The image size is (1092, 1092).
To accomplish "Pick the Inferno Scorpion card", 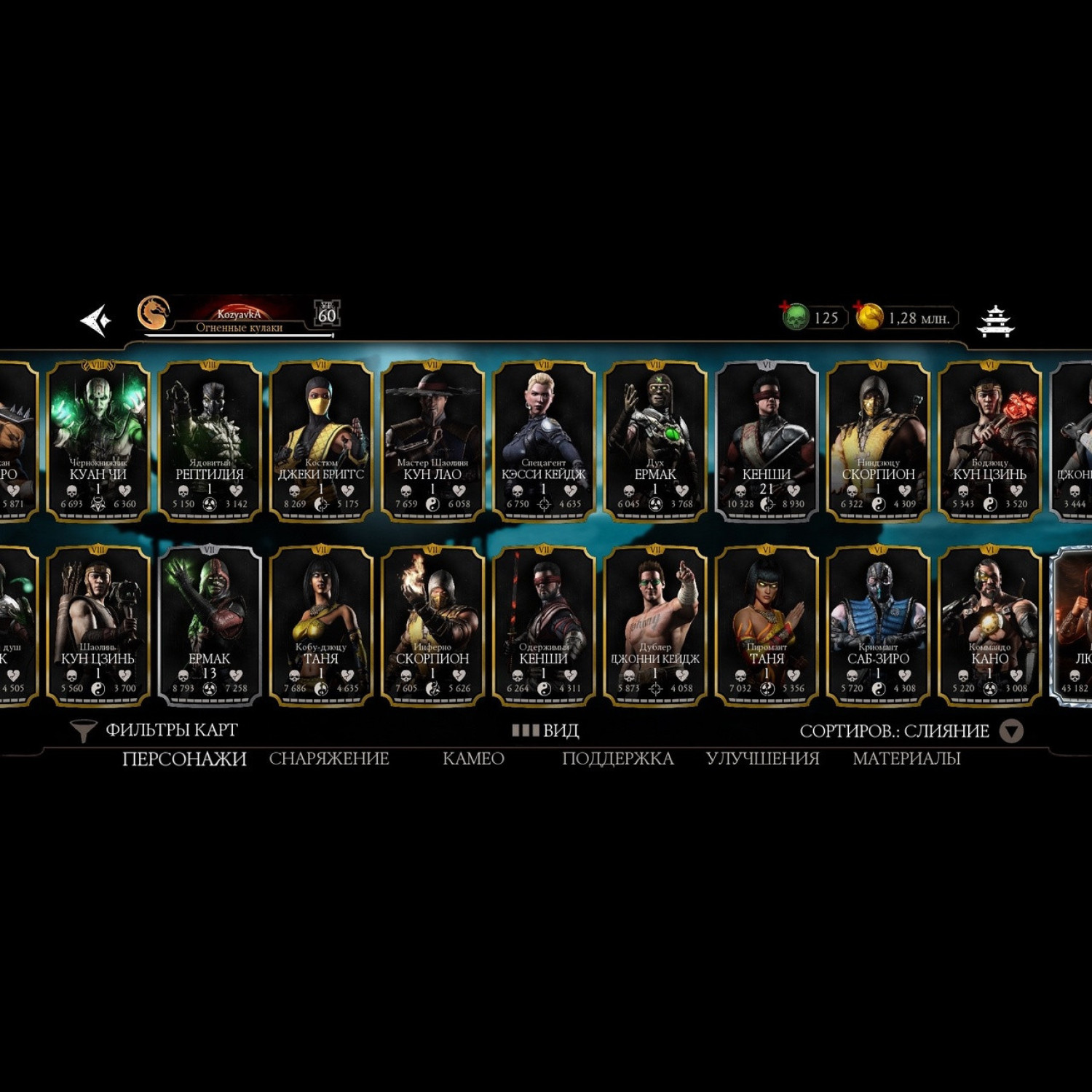I will pos(432,625).
